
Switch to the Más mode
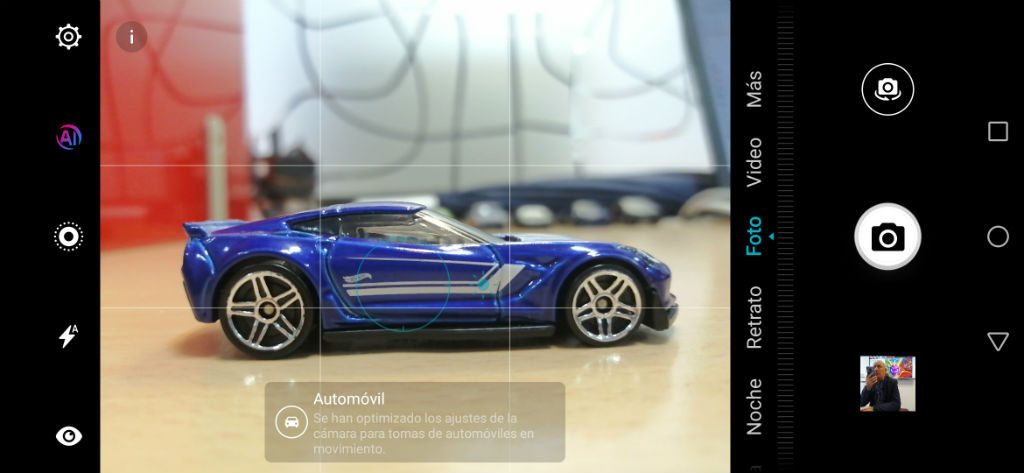click(754, 88)
